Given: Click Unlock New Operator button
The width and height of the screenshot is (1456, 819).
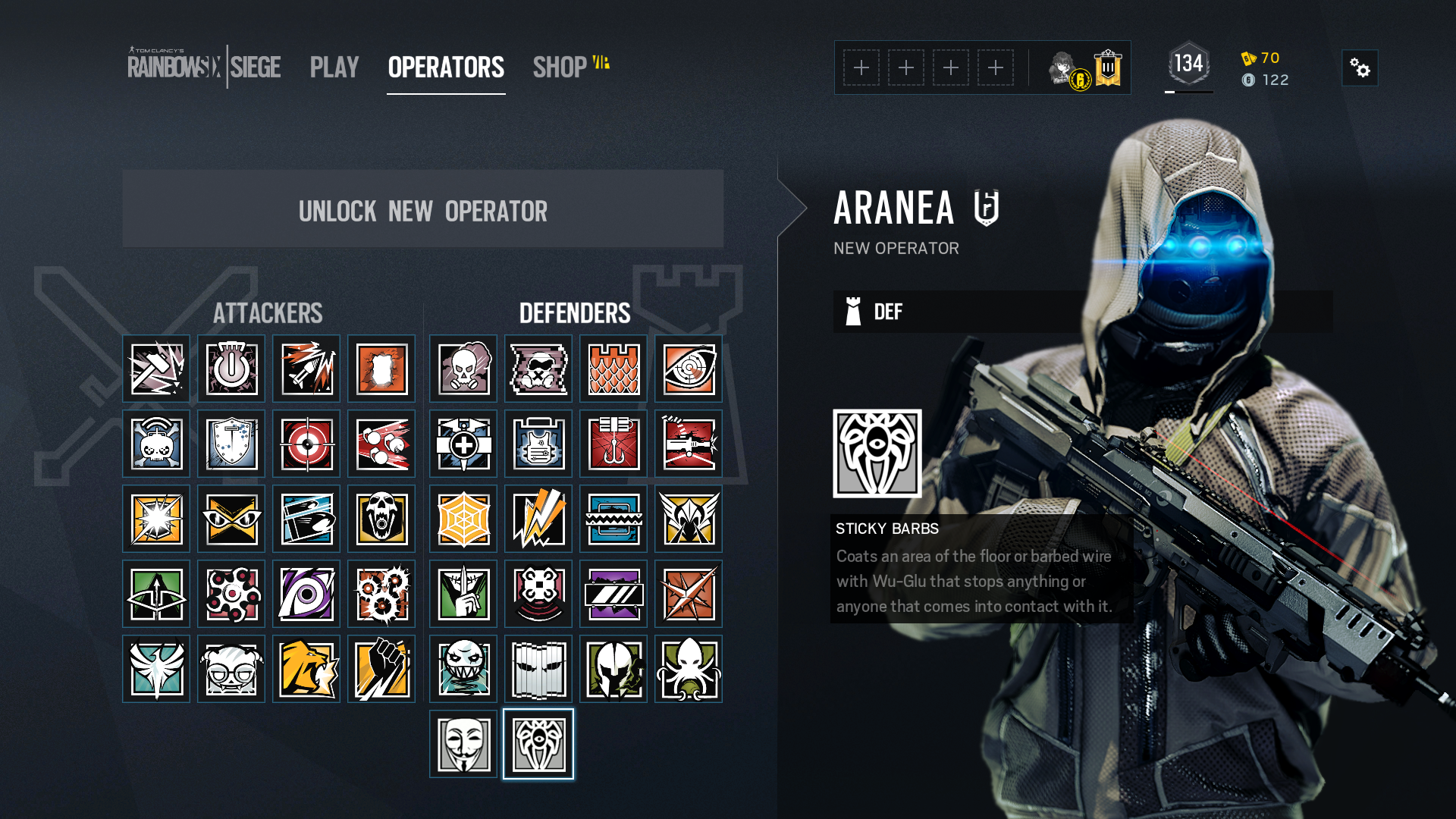Looking at the screenshot, I should point(422,209).
